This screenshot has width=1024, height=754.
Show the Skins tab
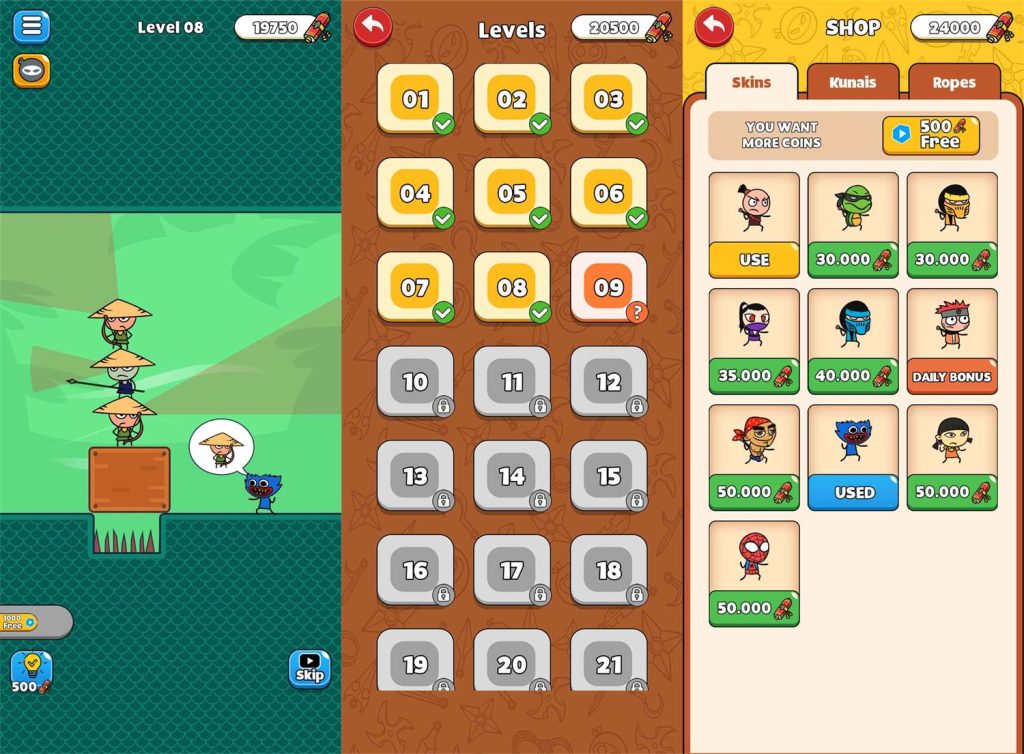coord(752,82)
